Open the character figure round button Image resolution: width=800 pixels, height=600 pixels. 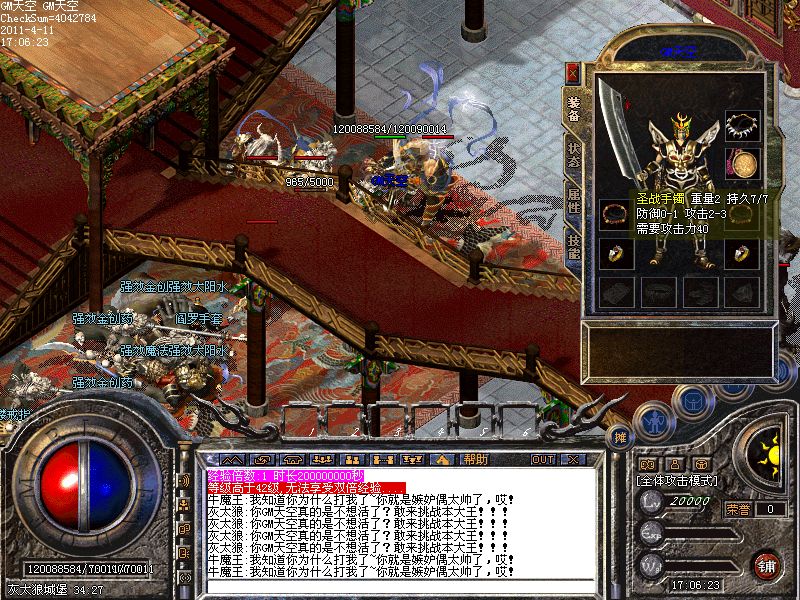pyautogui.click(x=652, y=421)
